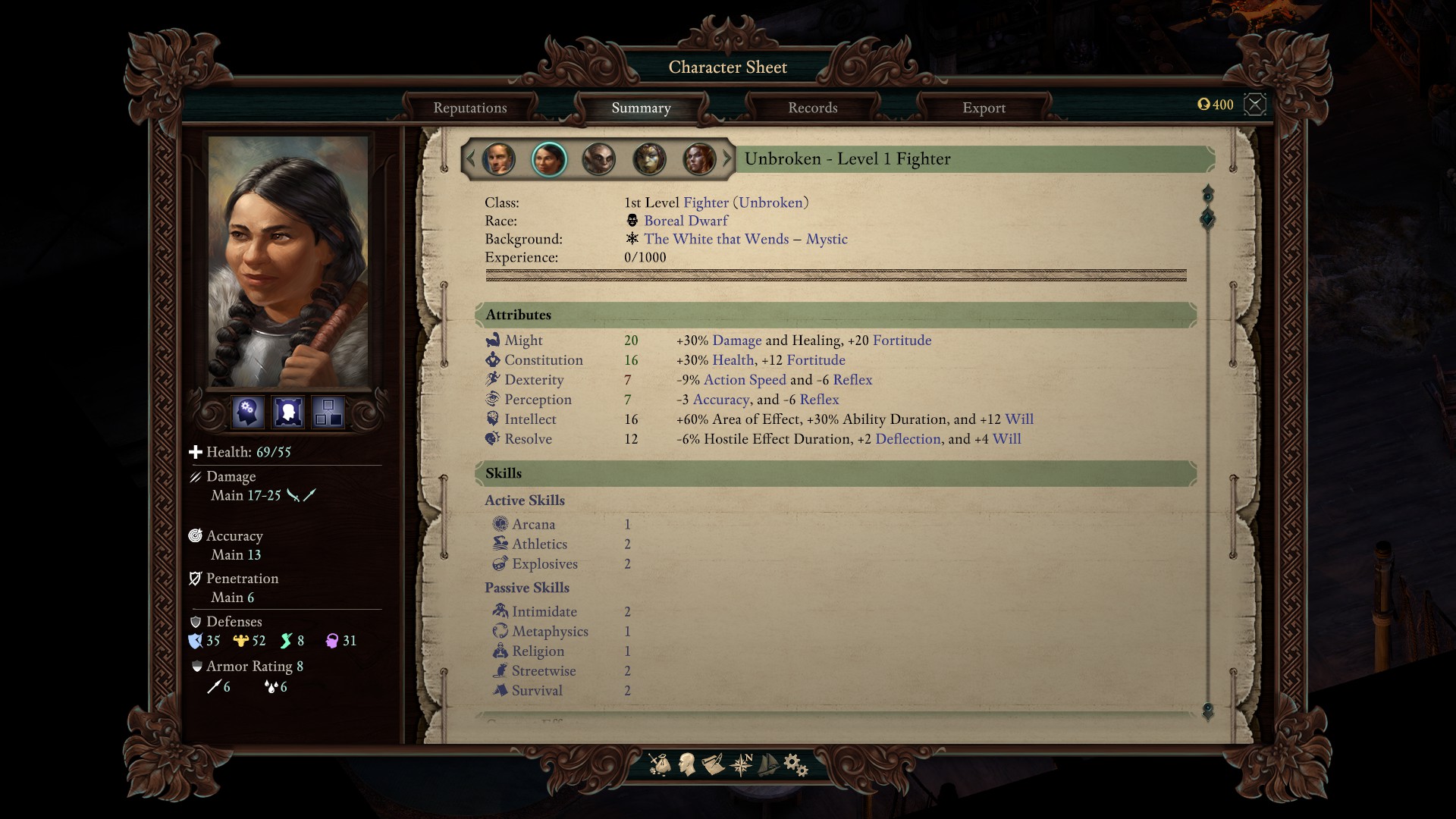Show next party members with right arrow

[727, 159]
